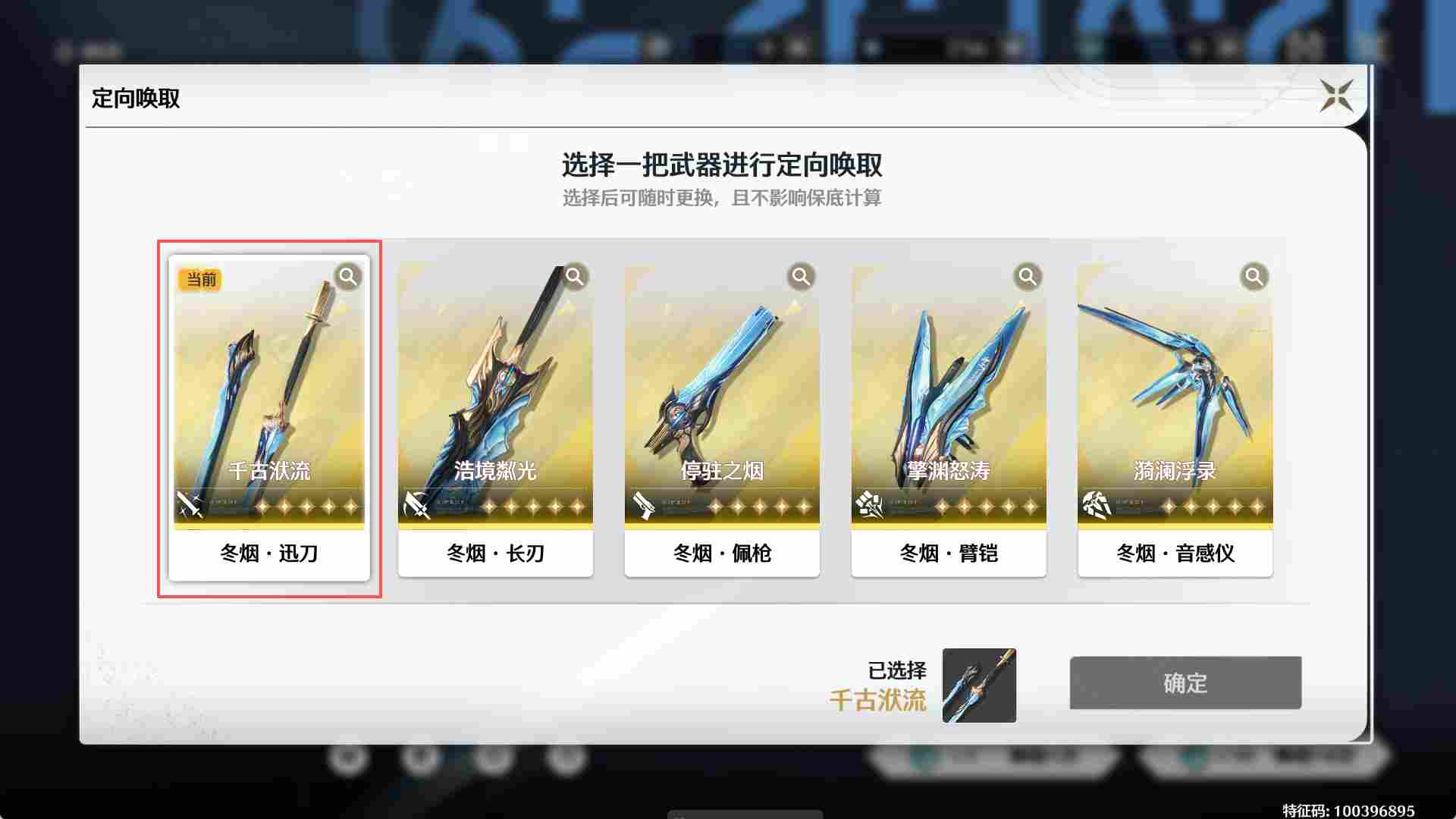Click the selected 千古洑流 thumbnail near 已选择
The width and height of the screenshot is (1456, 819).
(x=978, y=686)
